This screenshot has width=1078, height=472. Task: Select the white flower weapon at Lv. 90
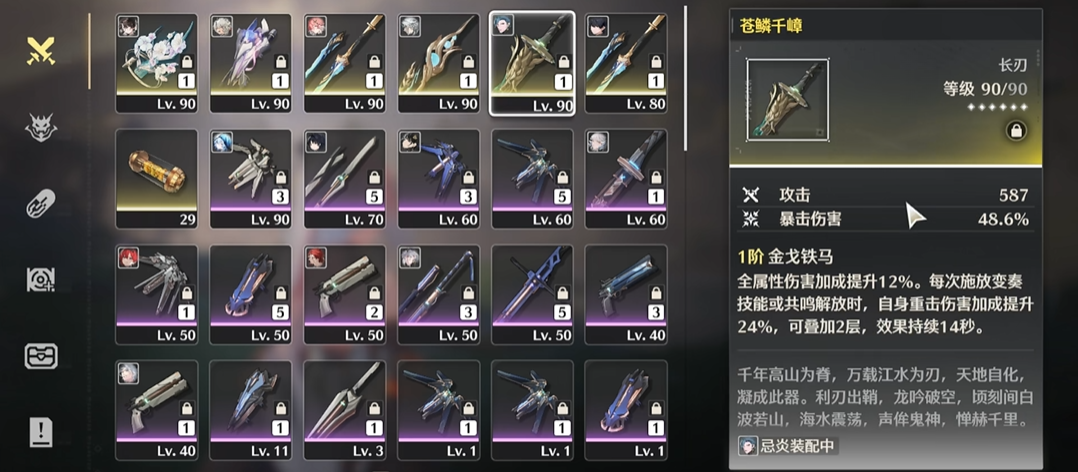pyautogui.click(x=156, y=58)
